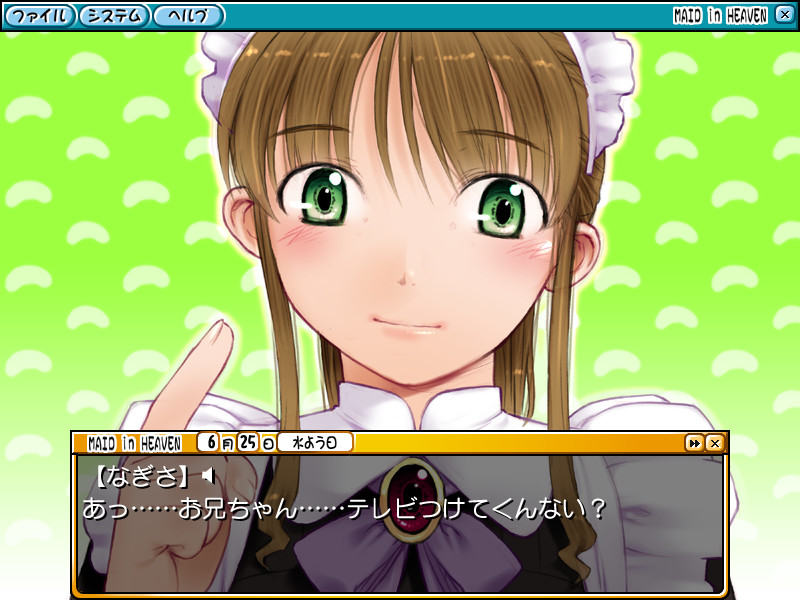This screenshot has width=800, height=600.
Task: Hide the dialogue box with its X button
Action: click(714, 442)
